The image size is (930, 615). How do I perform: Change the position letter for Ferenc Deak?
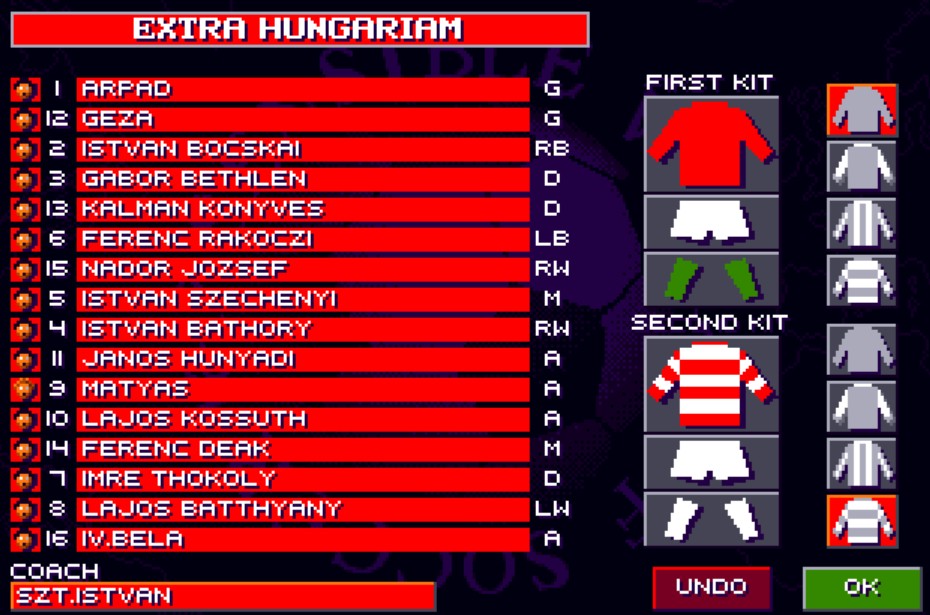552,449
